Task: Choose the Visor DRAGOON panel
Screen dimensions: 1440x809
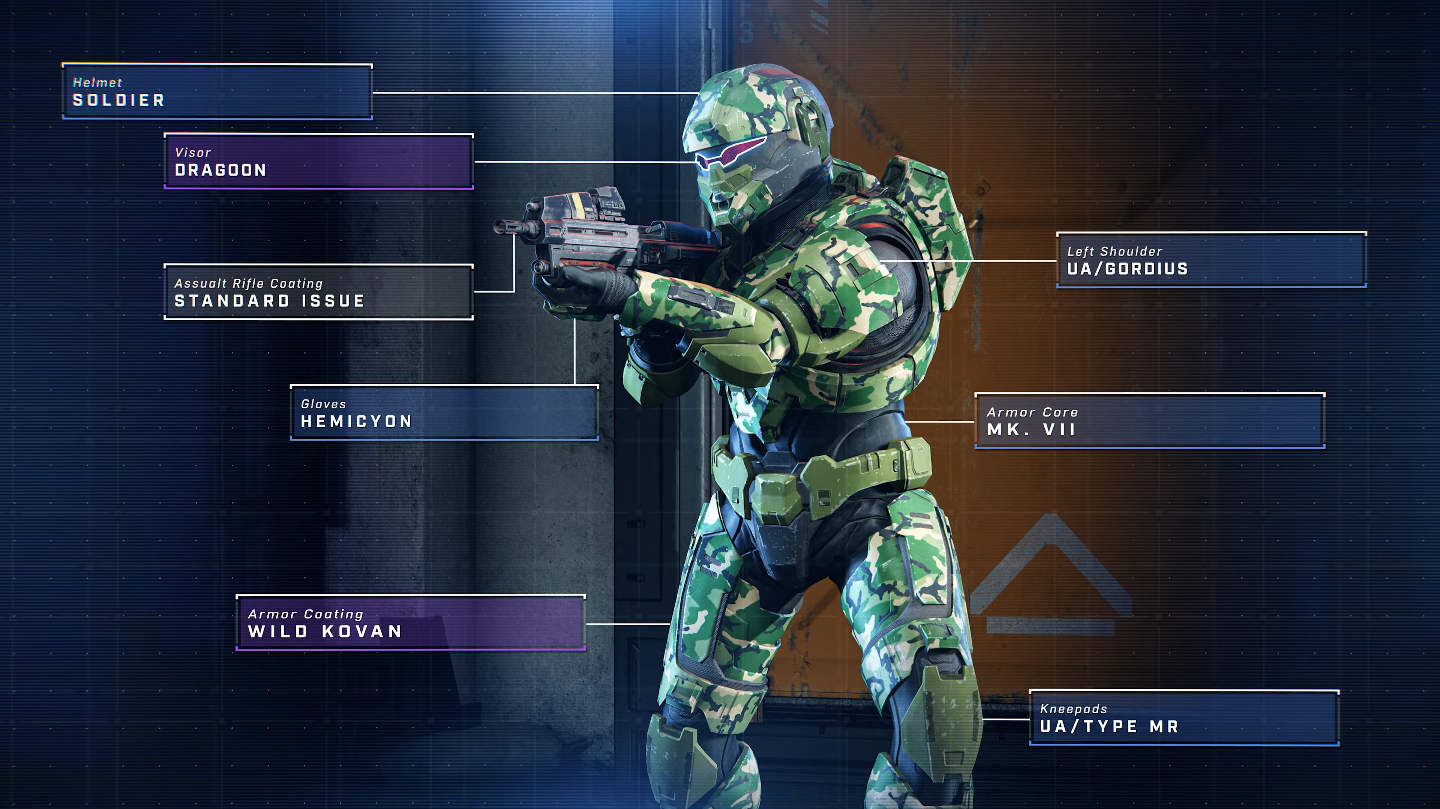Action: coord(318,162)
